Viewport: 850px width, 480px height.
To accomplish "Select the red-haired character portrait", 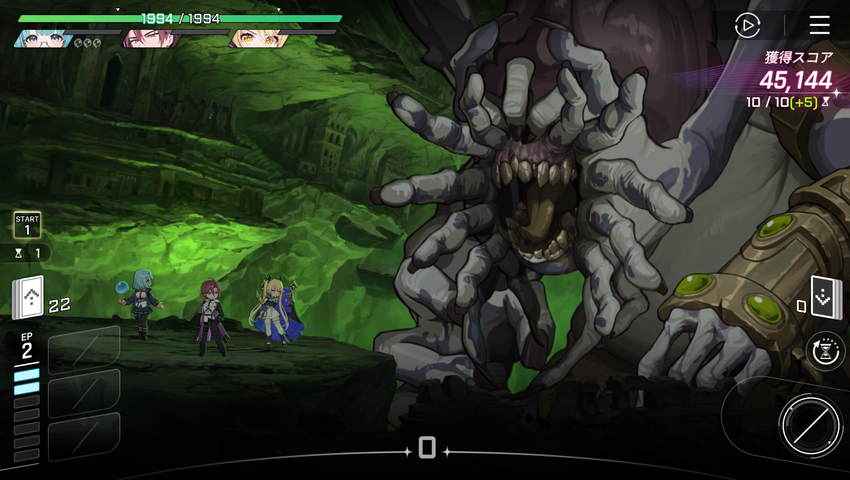I will point(148,39).
